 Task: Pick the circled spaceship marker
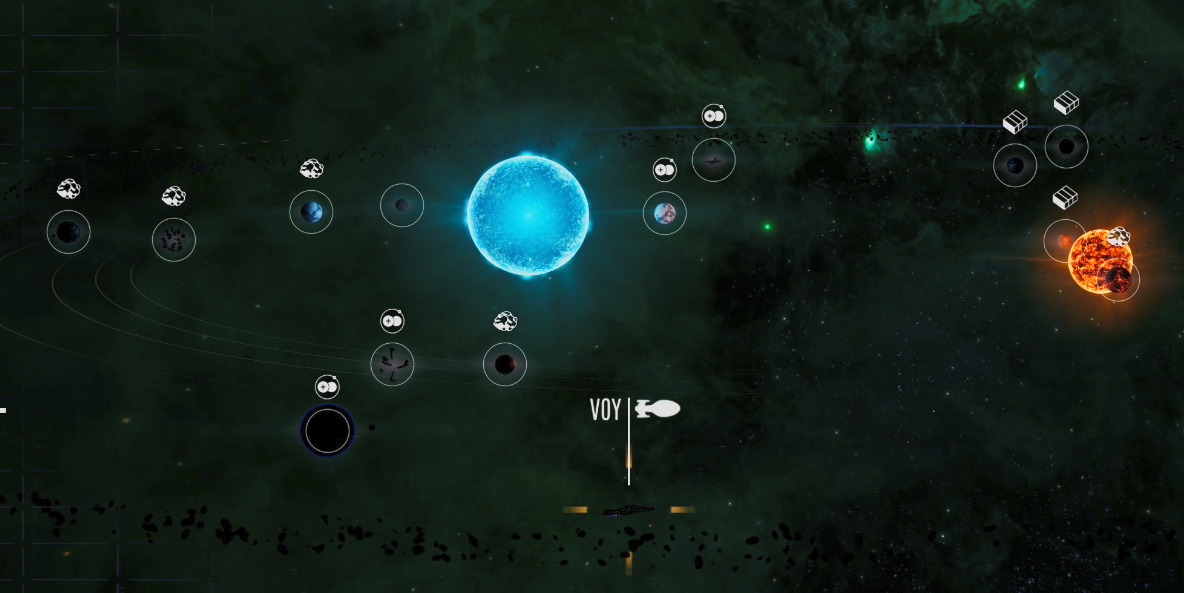[x=713, y=160]
